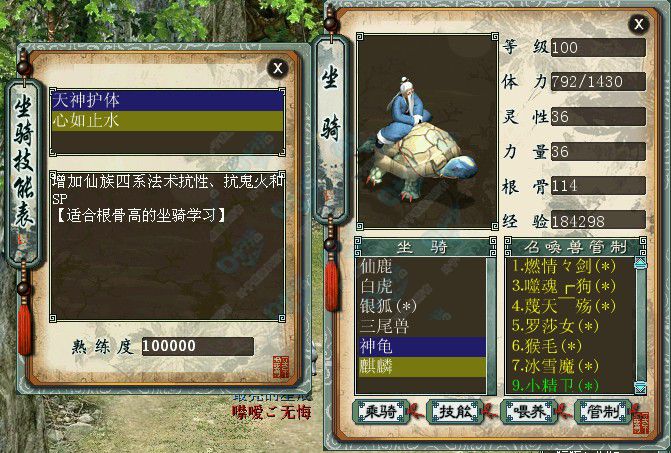Screen dimensions: 671x453
Task: Choose the 白虎 mount
Action: point(421,286)
